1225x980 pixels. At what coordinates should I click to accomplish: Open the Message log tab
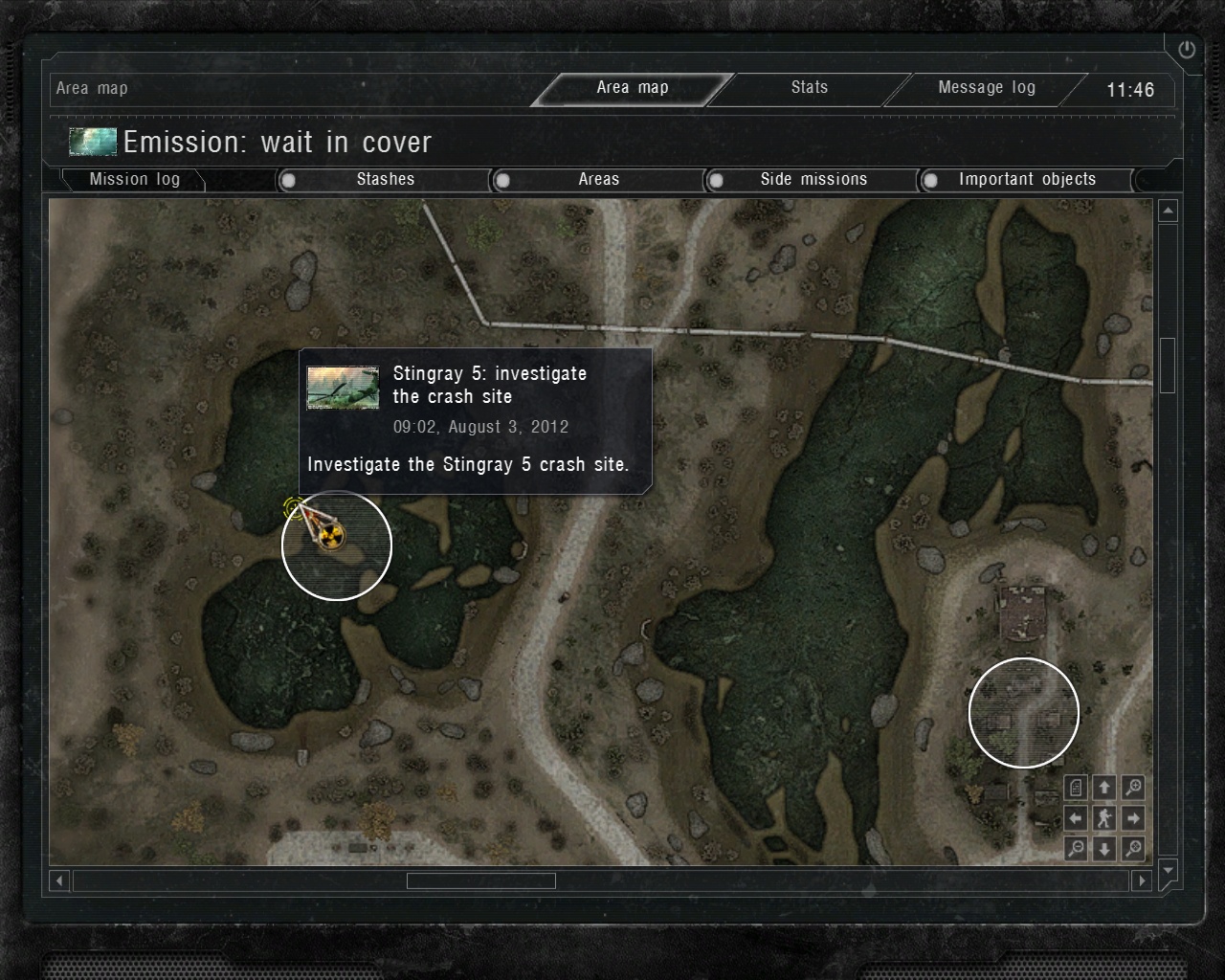coord(986,88)
